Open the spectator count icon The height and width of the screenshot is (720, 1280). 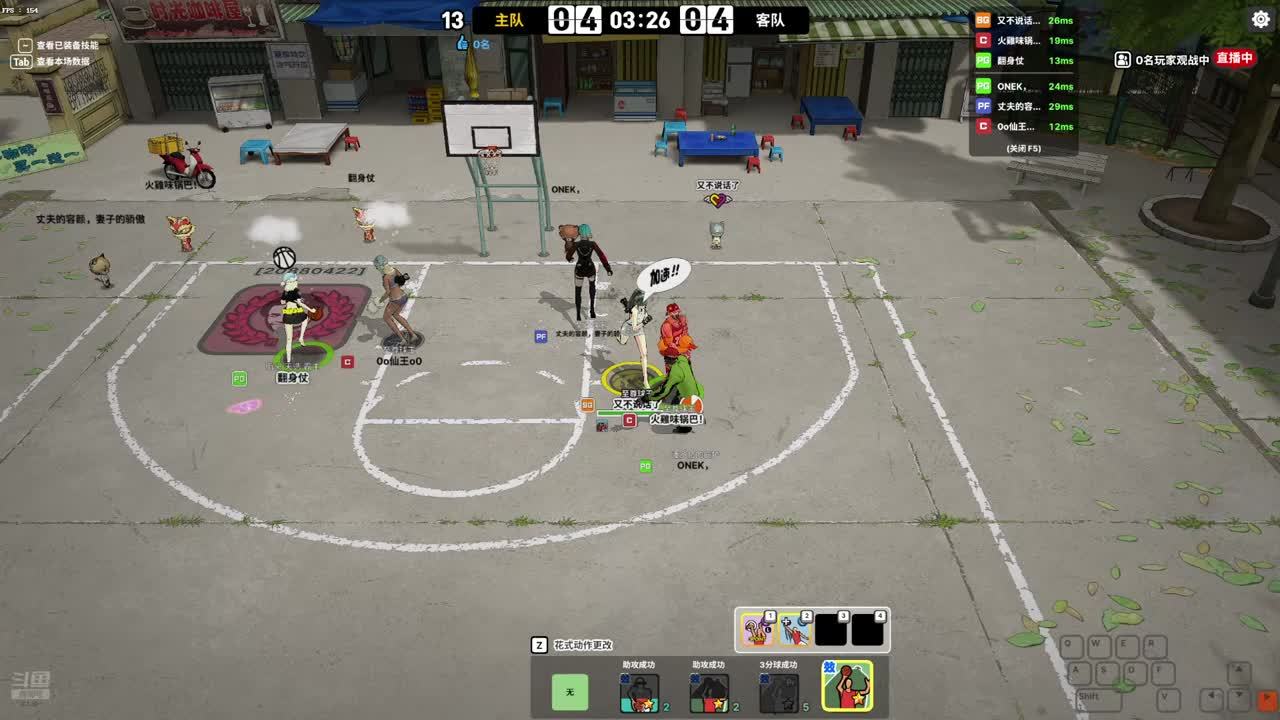click(1123, 60)
